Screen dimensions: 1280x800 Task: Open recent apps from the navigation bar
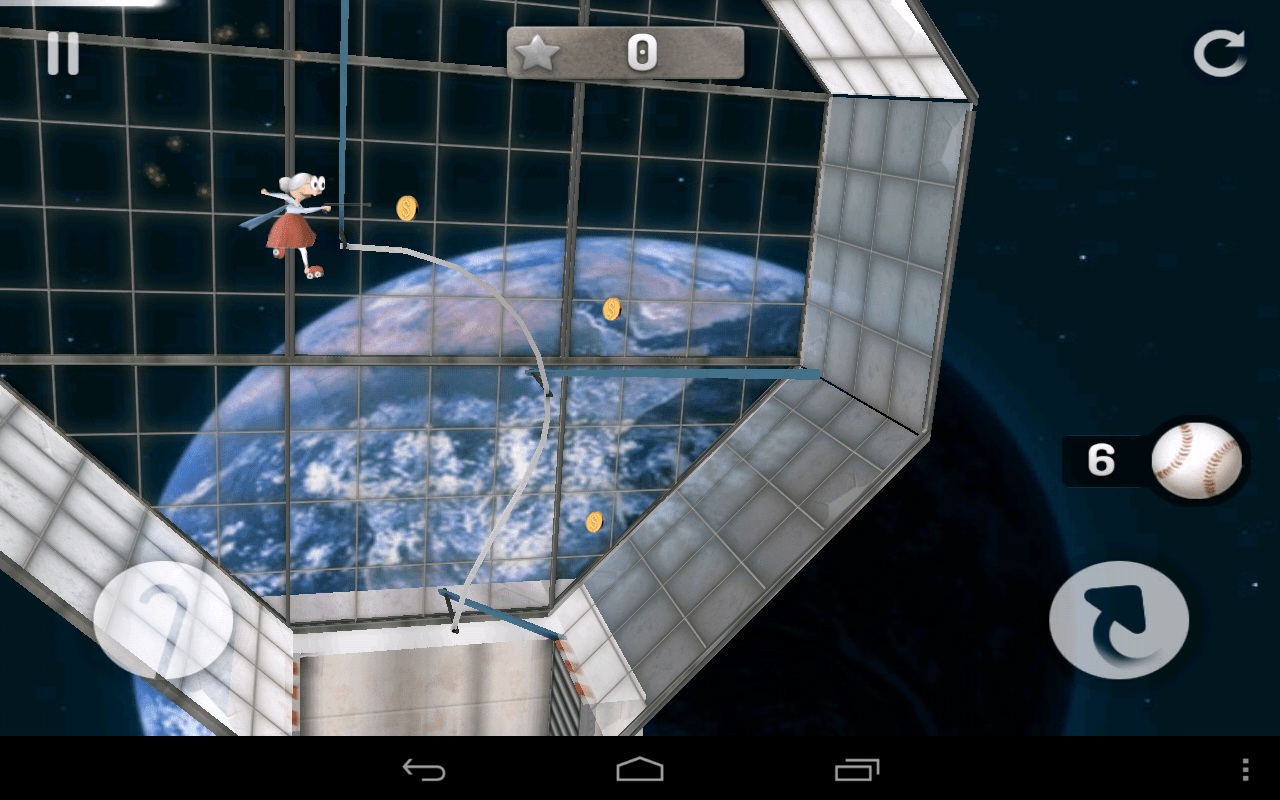click(x=854, y=771)
